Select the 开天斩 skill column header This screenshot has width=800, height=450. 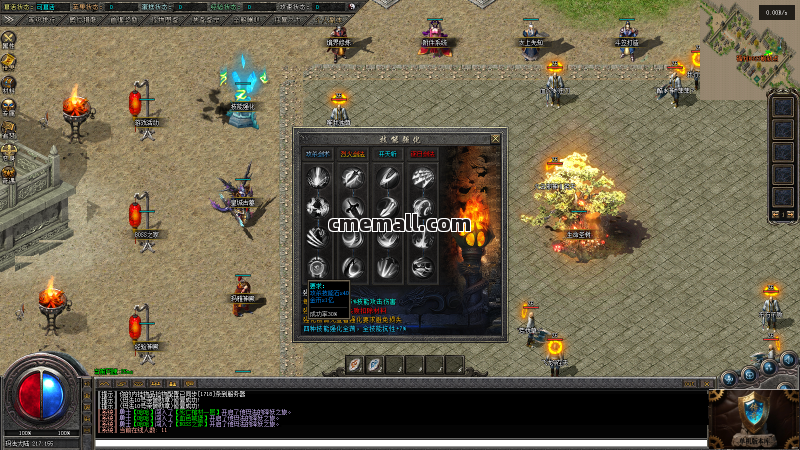[x=387, y=155]
